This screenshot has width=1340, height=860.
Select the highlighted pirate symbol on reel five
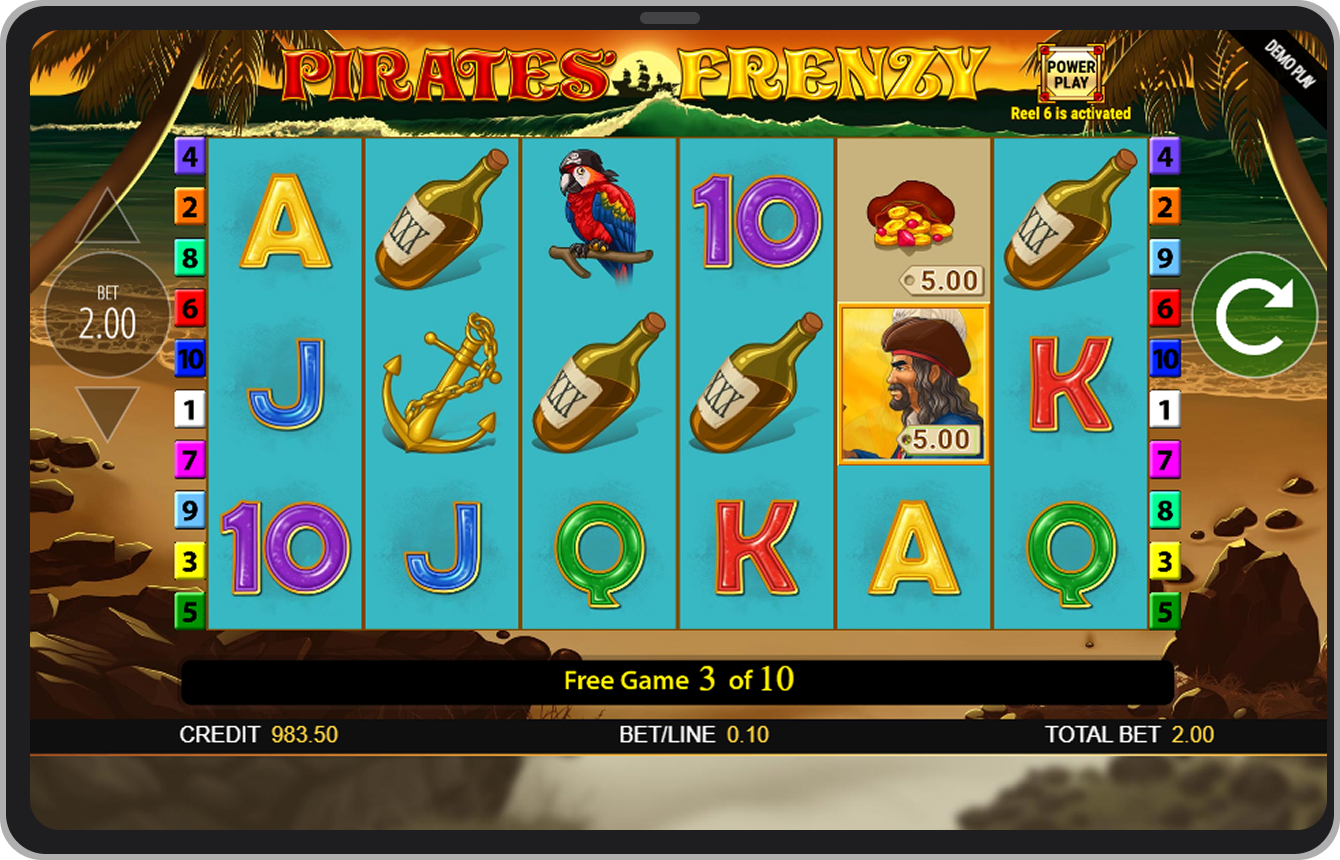(914, 385)
